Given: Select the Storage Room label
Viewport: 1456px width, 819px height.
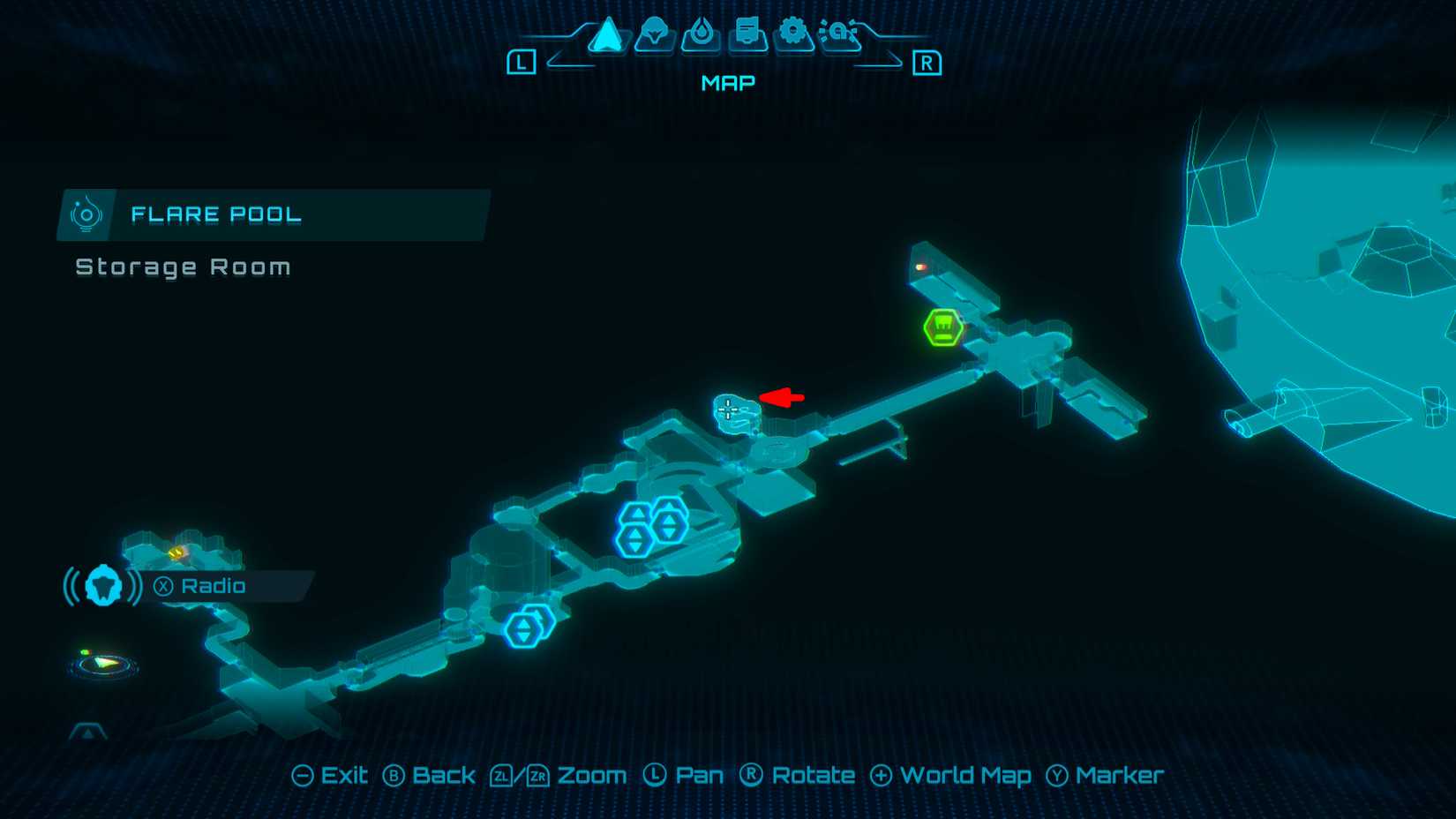Looking at the screenshot, I should (x=183, y=267).
